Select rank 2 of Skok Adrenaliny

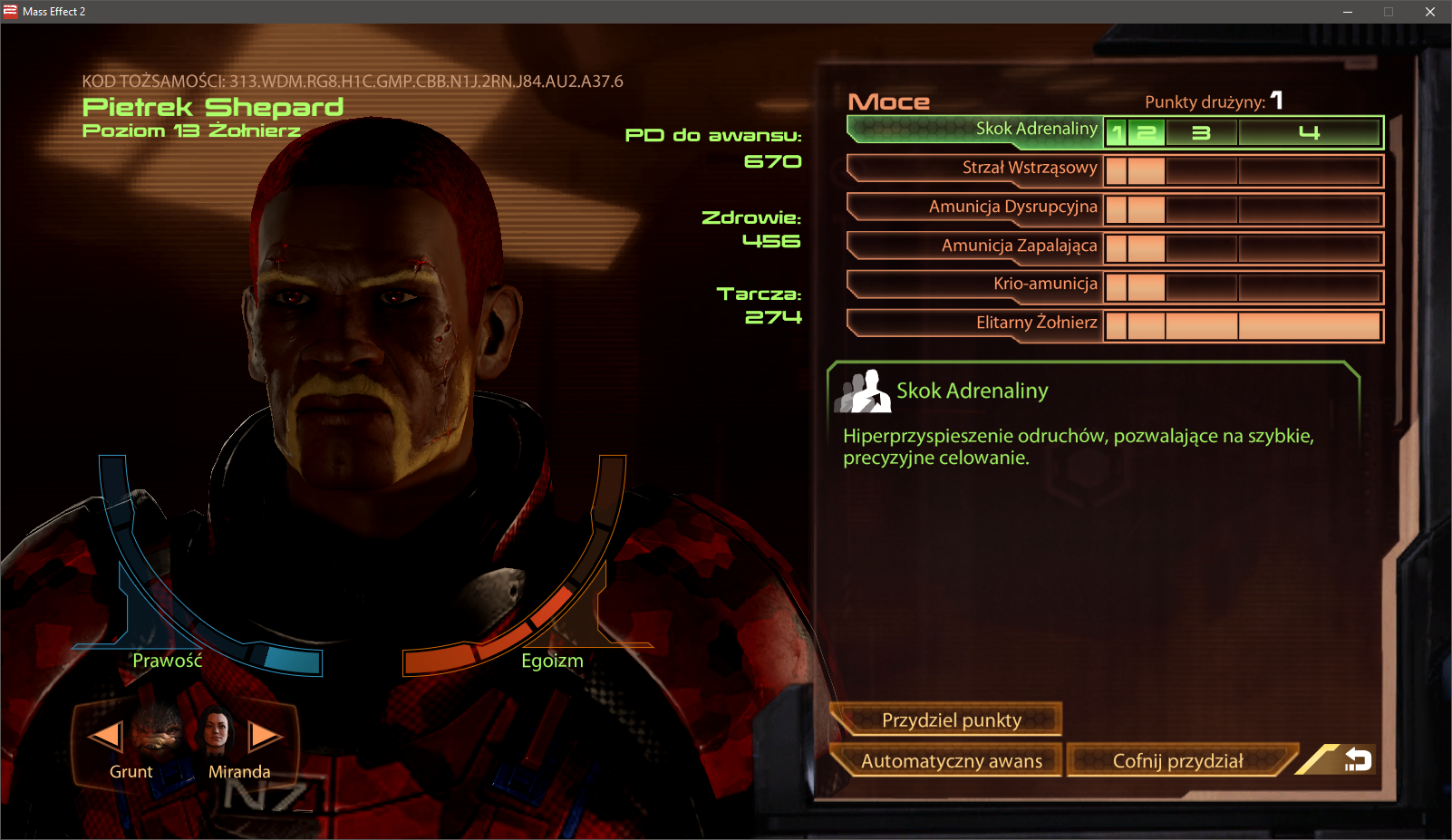point(1146,131)
